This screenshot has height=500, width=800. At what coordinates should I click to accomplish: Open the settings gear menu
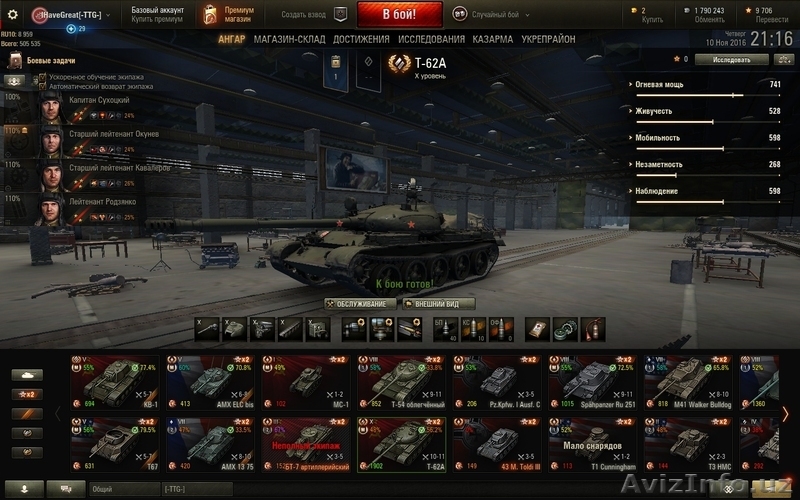13,14
